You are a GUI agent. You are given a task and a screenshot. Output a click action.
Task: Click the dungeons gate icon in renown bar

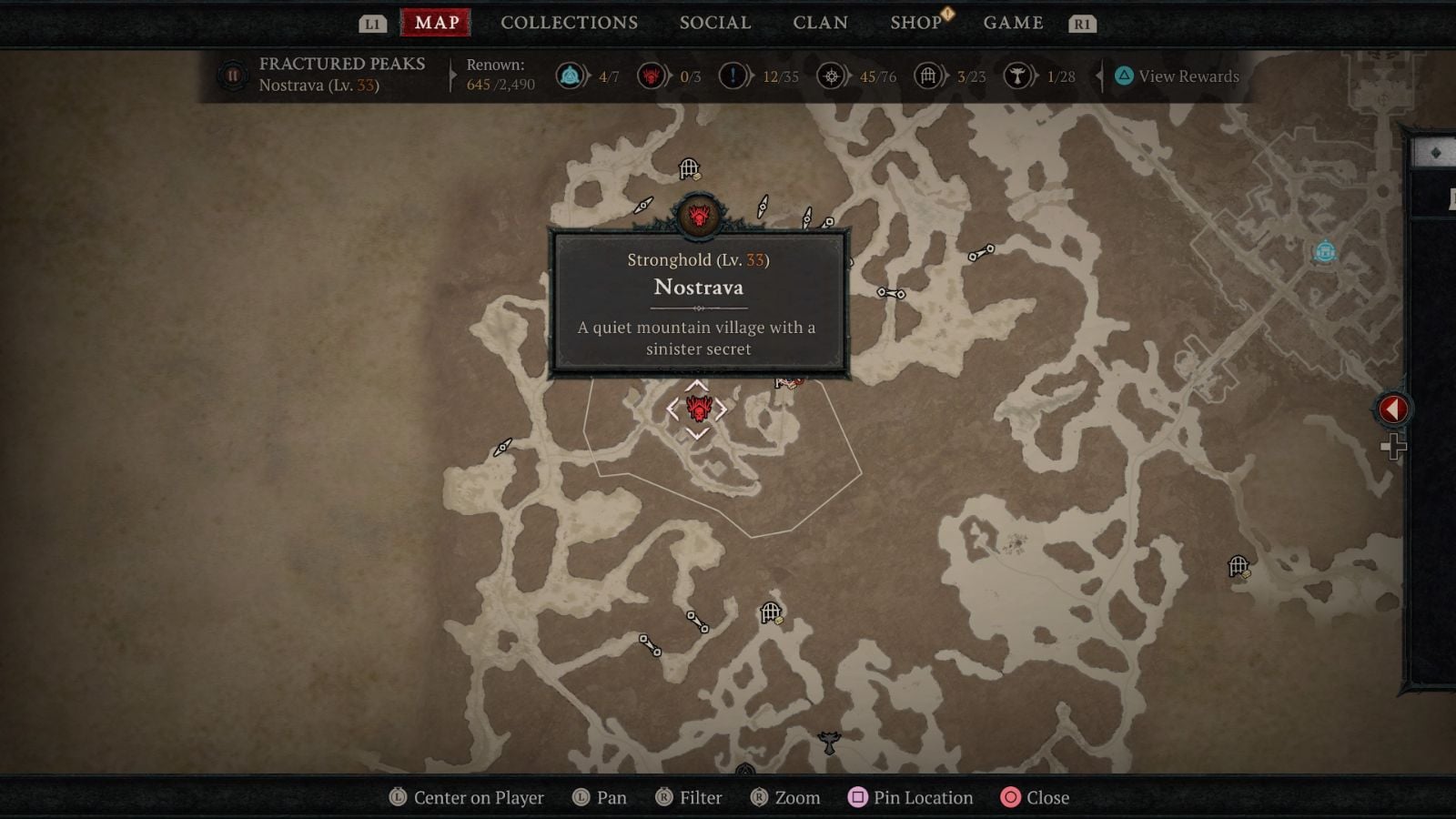pyautogui.click(x=927, y=76)
